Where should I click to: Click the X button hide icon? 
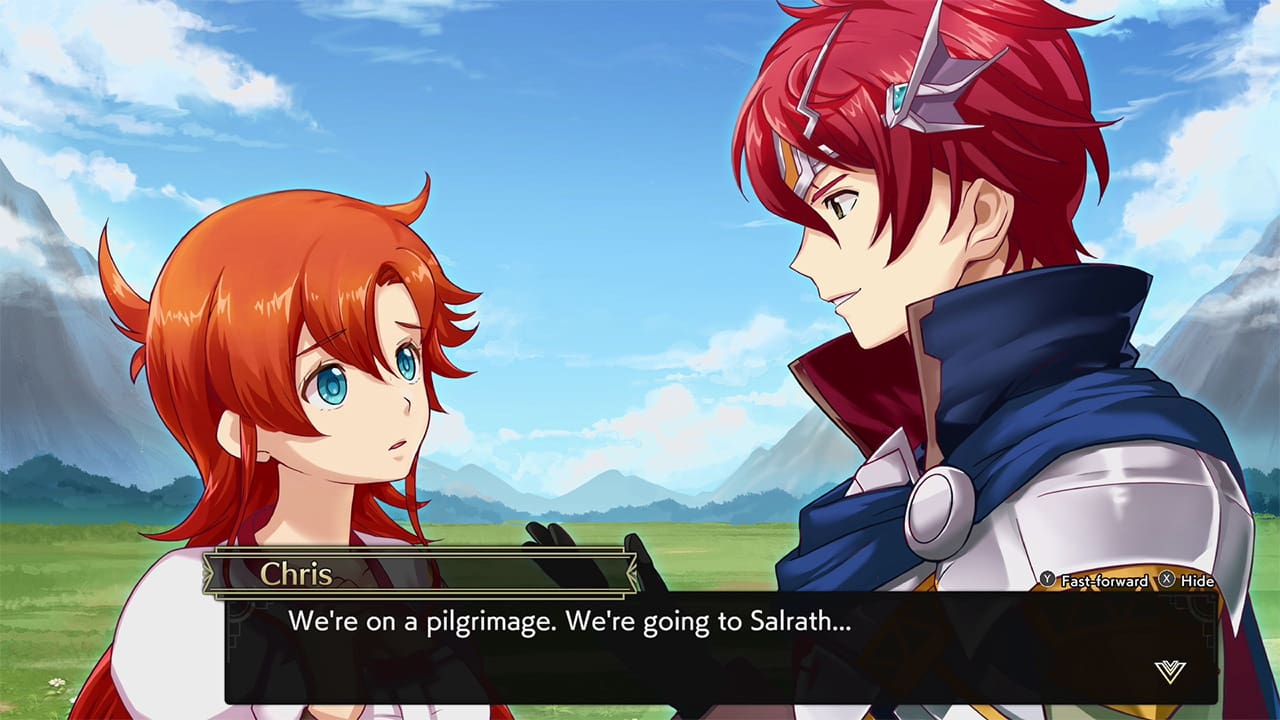point(1167,580)
